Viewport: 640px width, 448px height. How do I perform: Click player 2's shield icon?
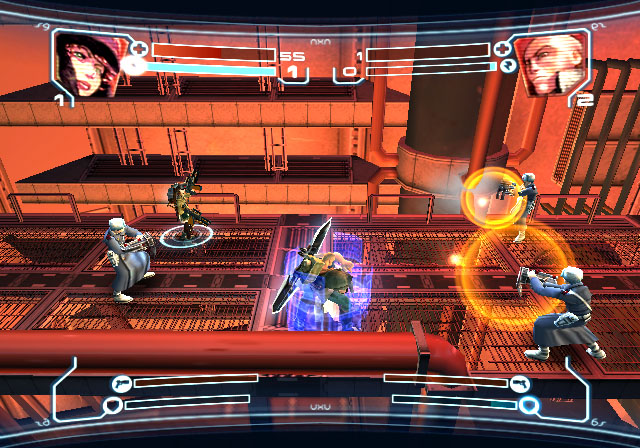click(x=529, y=405)
